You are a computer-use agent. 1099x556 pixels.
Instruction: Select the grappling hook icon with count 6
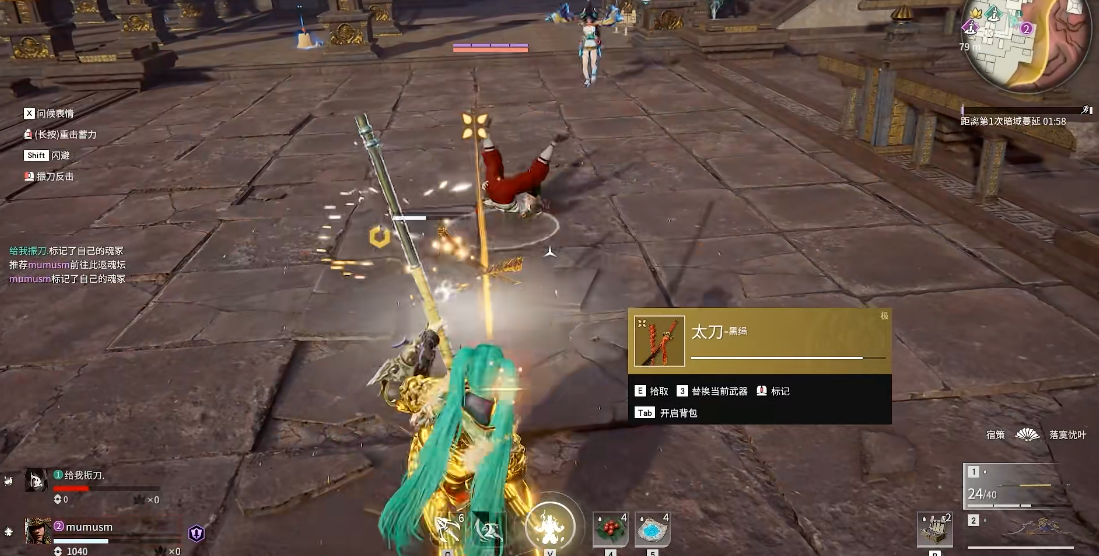pyautogui.click(x=447, y=527)
